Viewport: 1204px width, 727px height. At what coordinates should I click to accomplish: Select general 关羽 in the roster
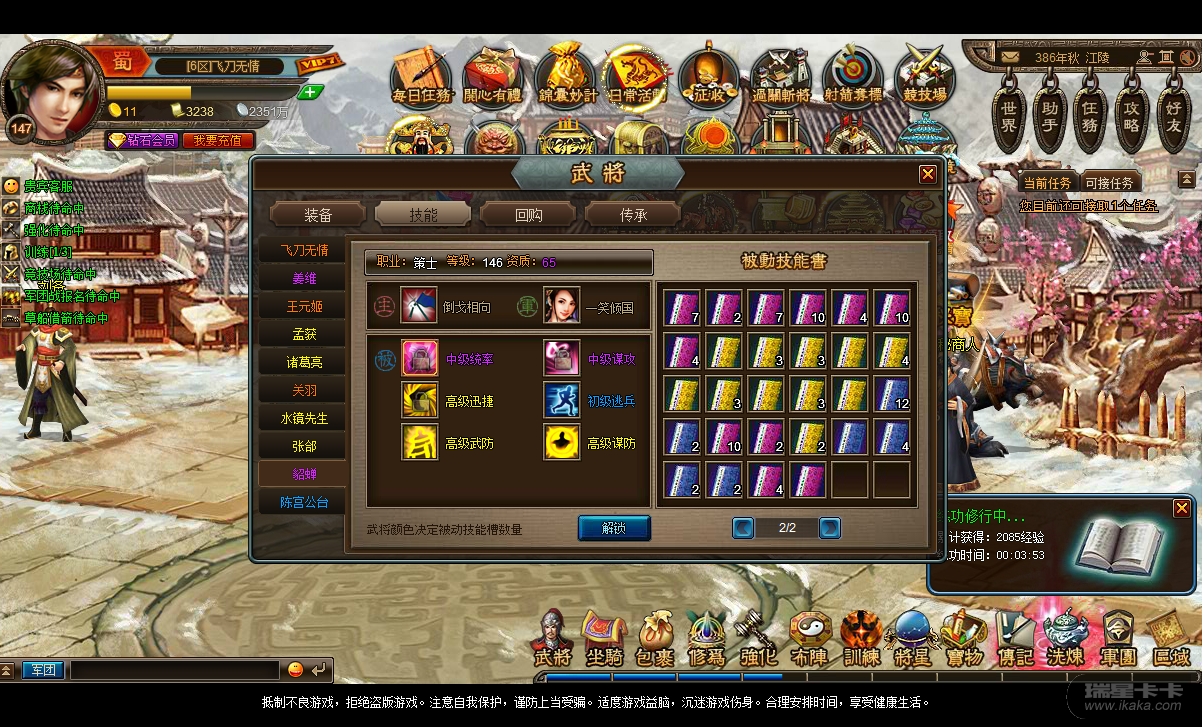(303, 390)
